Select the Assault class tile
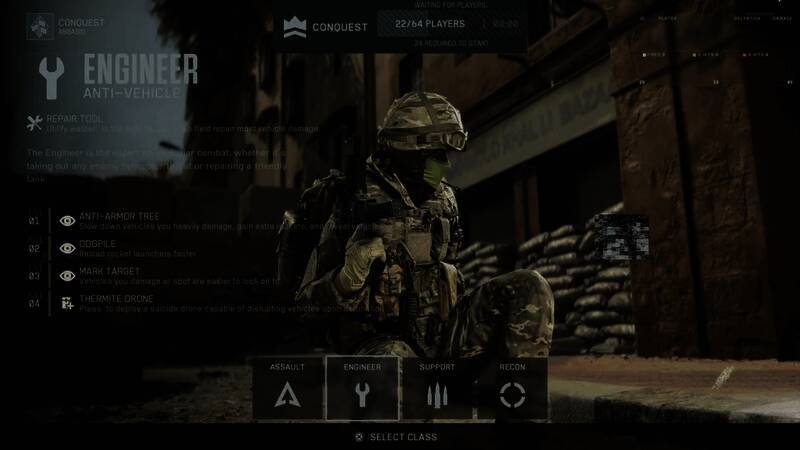The image size is (800, 450). coord(287,388)
